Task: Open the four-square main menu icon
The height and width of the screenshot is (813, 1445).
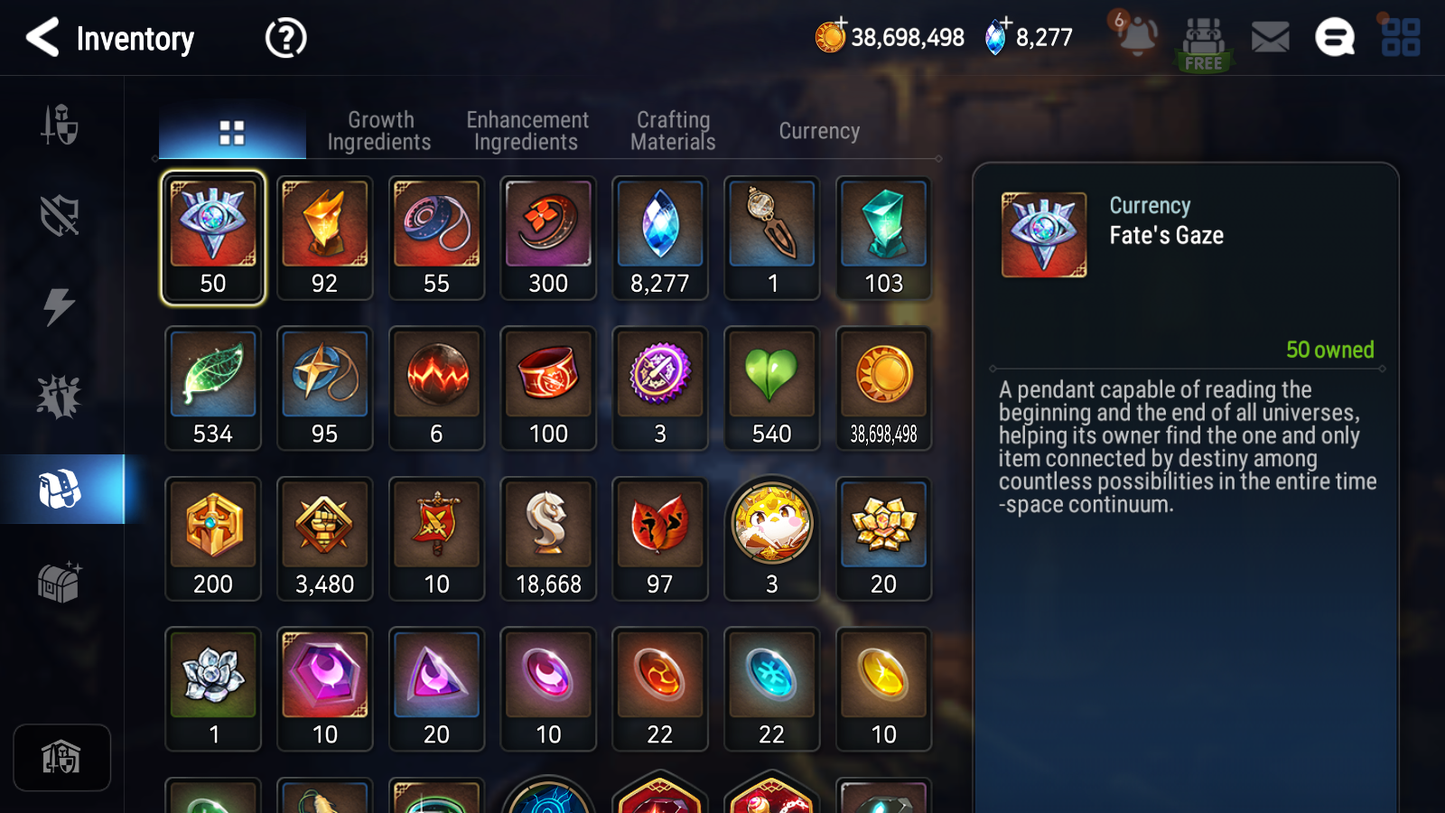Action: (x=1400, y=38)
